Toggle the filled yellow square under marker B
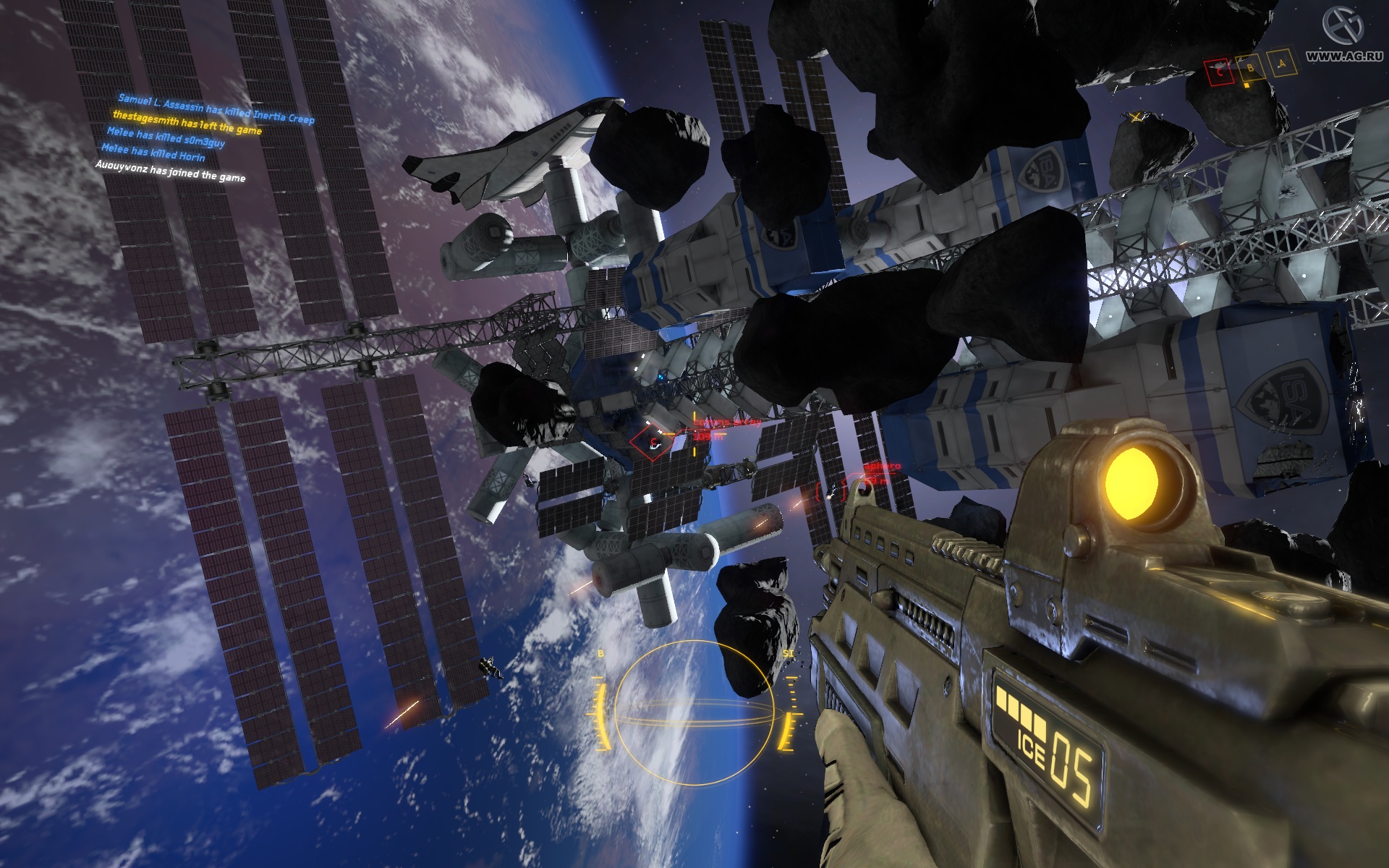This screenshot has width=1389, height=868. point(1246,86)
